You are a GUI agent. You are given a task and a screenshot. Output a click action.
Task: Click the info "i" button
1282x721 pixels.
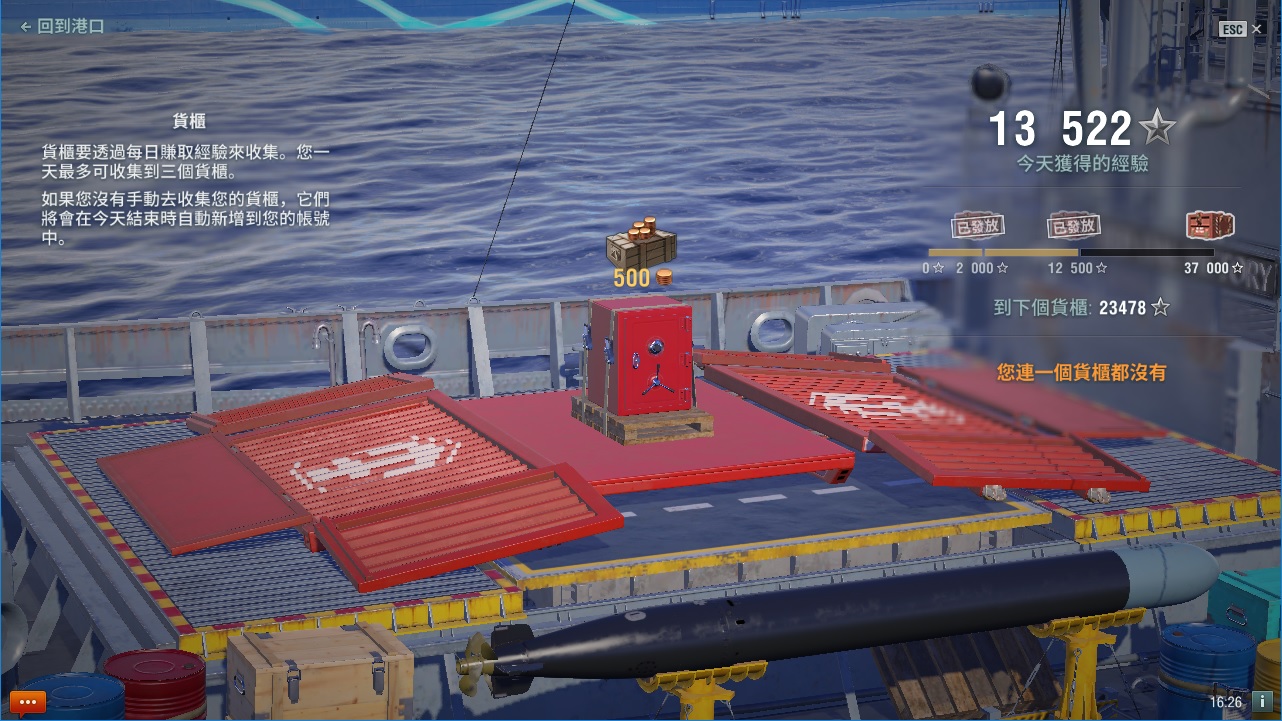click(x=1262, y=702)
